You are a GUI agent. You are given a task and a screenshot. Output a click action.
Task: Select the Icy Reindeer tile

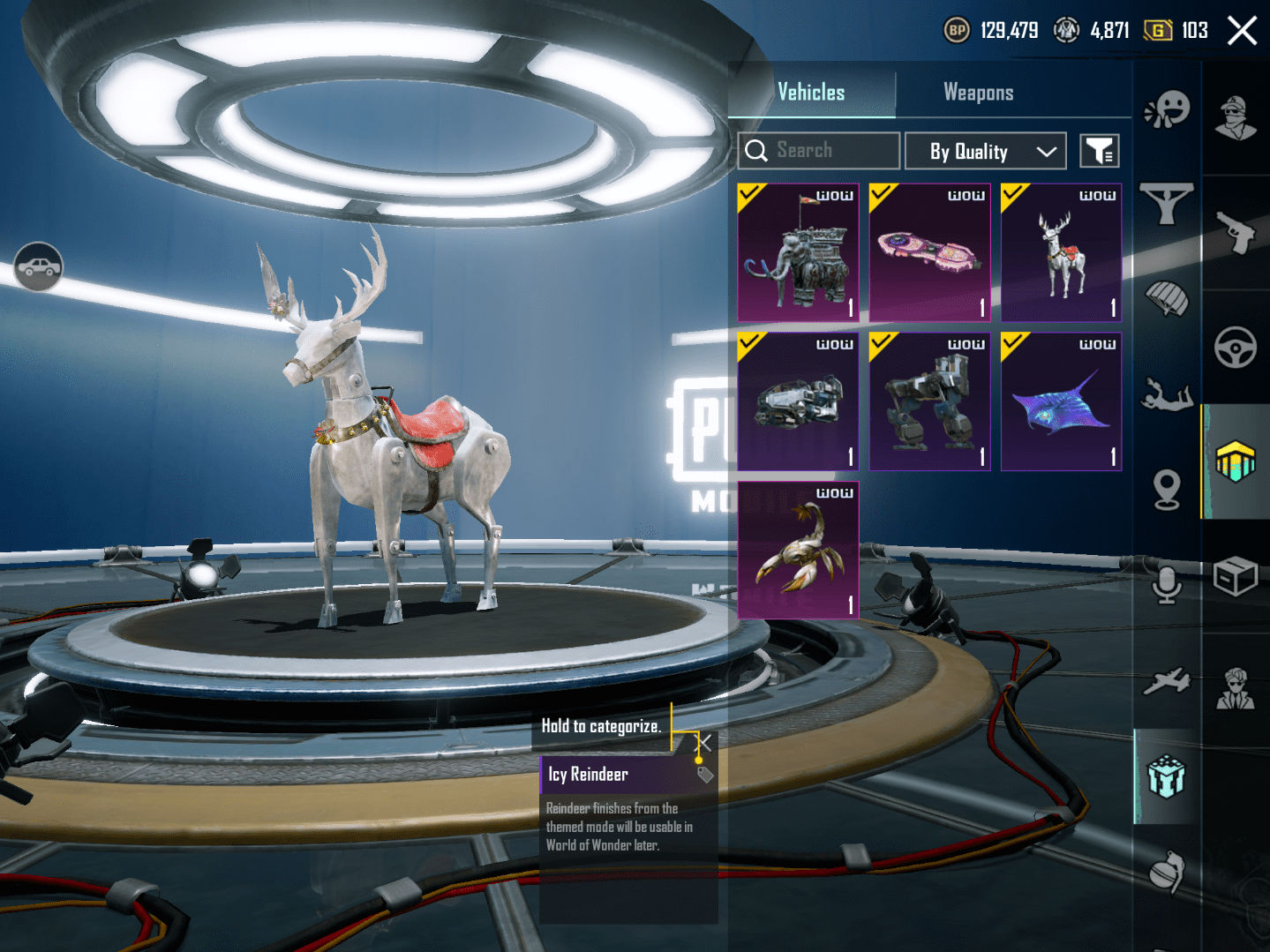pos(1061,253)
